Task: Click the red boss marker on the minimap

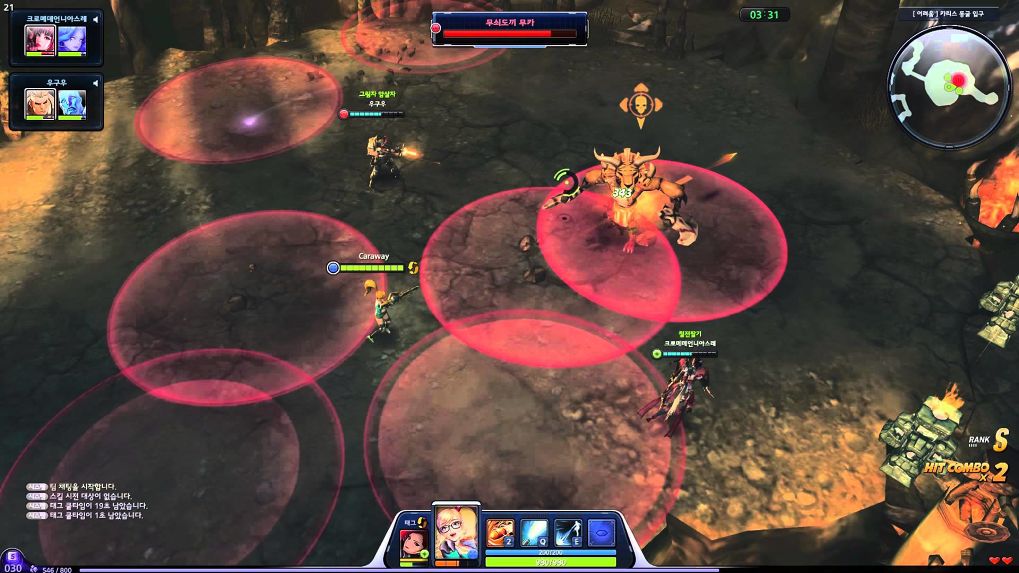Action: pos(959,79)
